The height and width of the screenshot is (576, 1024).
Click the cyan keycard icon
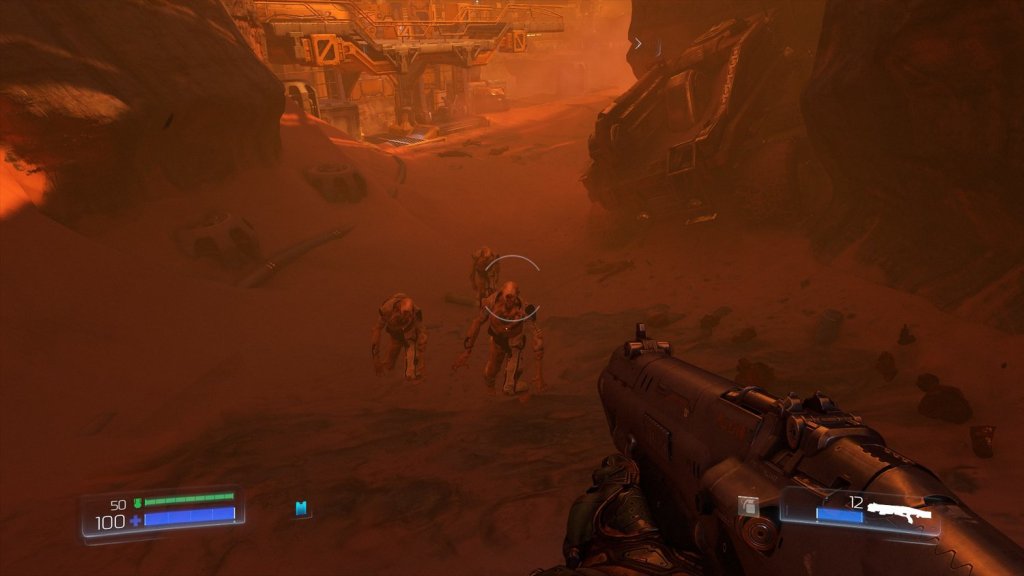301,509
